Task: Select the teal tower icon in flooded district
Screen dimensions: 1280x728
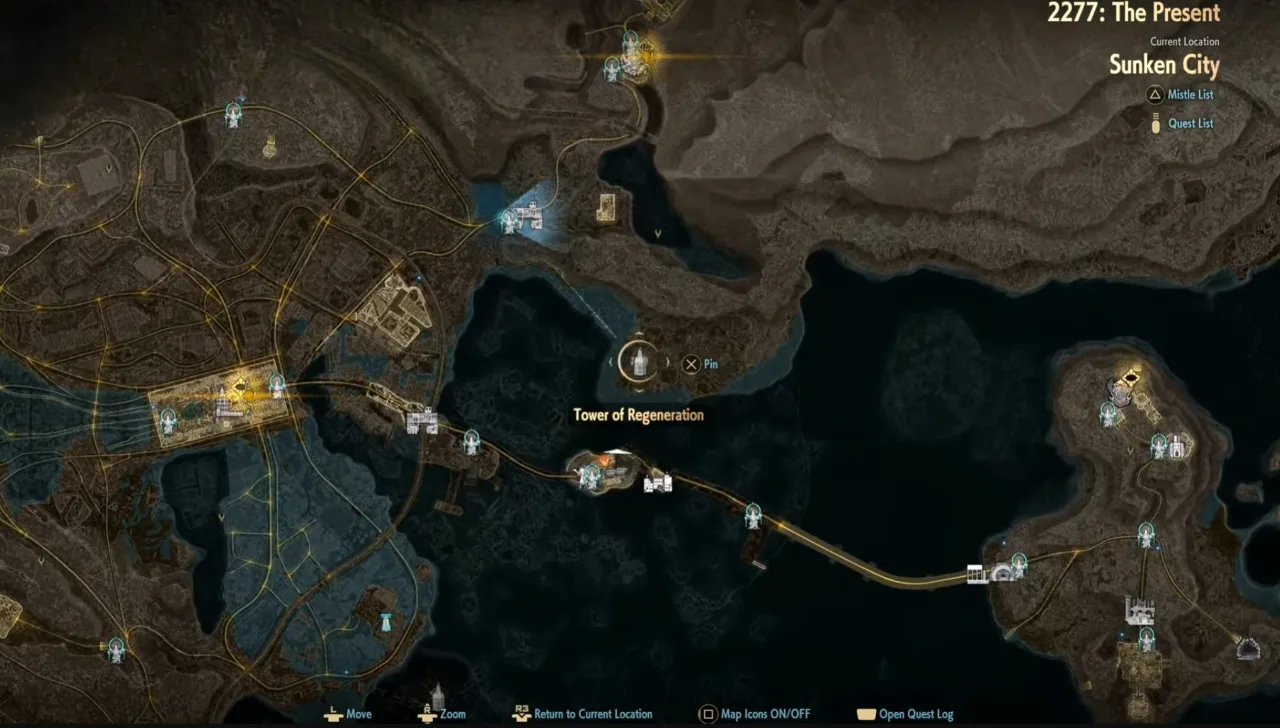Action: pos(385,622)
